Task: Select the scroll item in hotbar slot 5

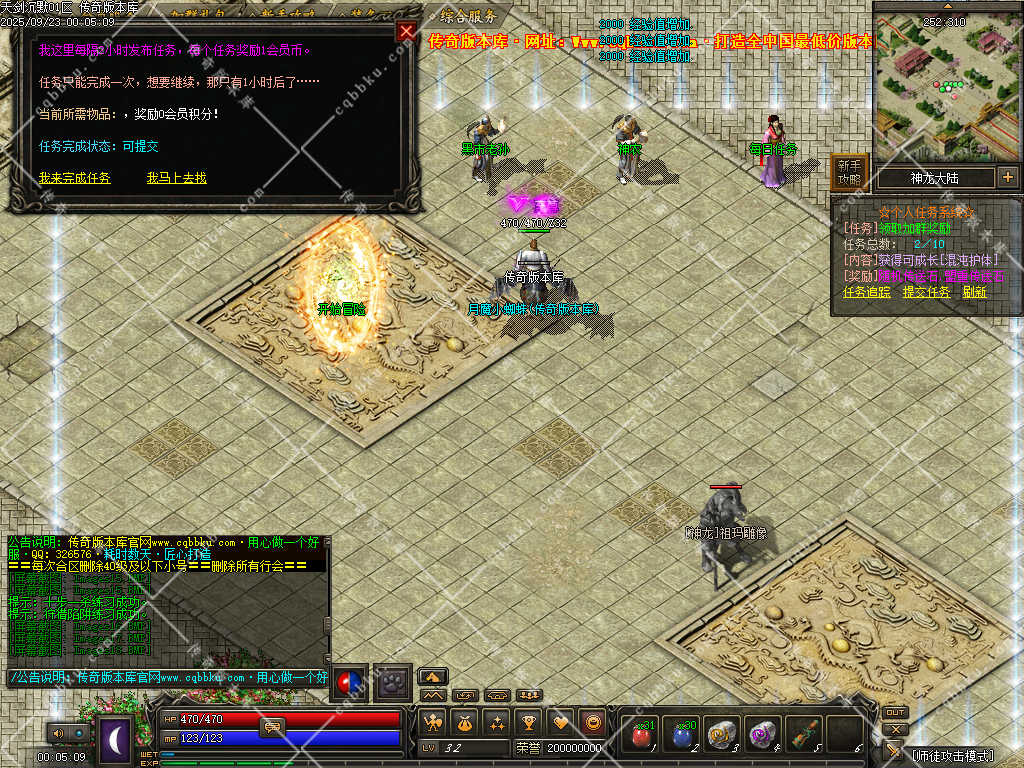Action: pos(803,735)
